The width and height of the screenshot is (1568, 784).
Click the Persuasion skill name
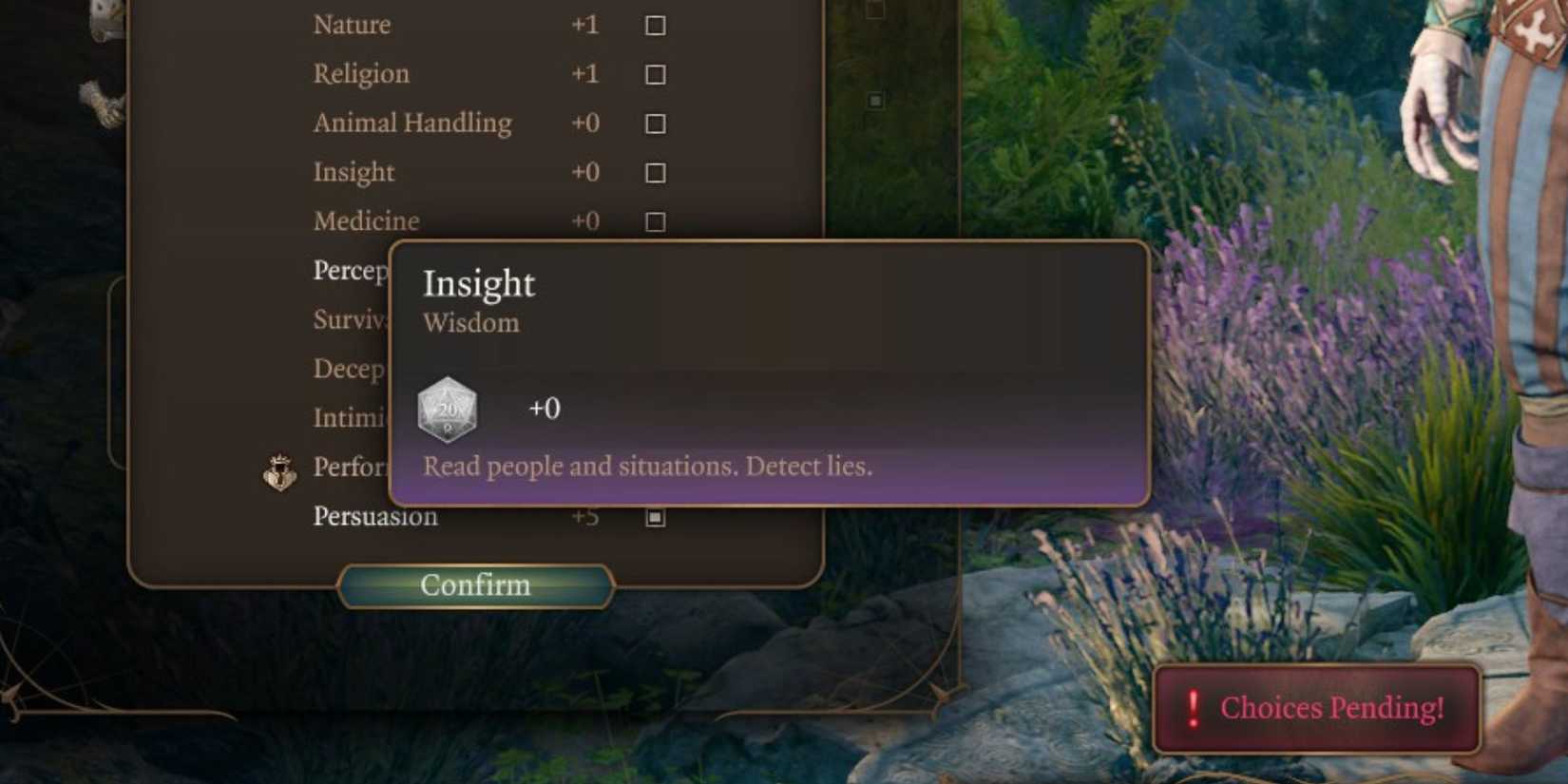(x=375, y=516)
